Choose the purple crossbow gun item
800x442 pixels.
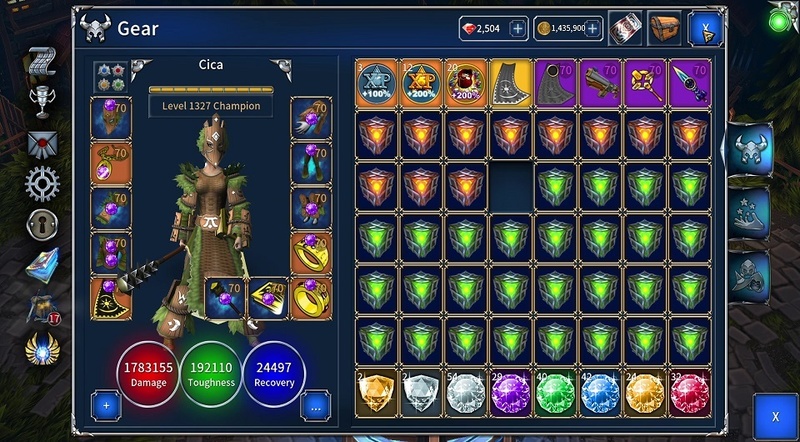602,84
